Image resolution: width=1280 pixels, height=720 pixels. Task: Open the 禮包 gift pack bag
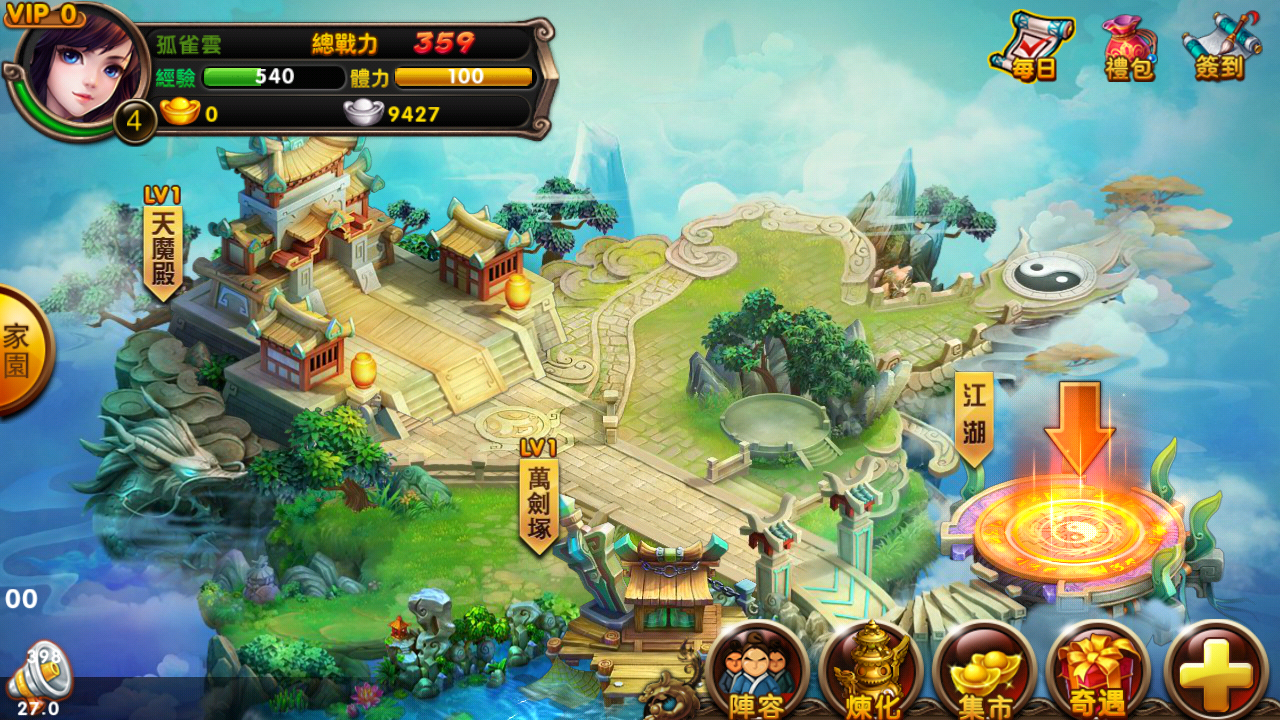[x=1129, y=46]
